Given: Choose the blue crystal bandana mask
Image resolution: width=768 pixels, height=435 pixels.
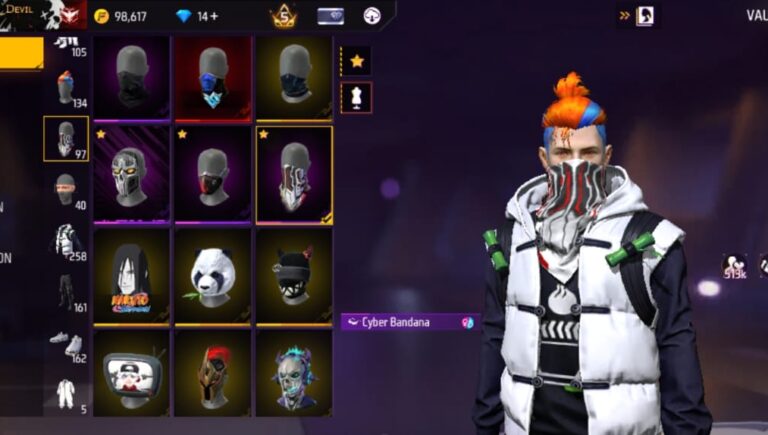Looking at the screenshot, I should (213, 78).
